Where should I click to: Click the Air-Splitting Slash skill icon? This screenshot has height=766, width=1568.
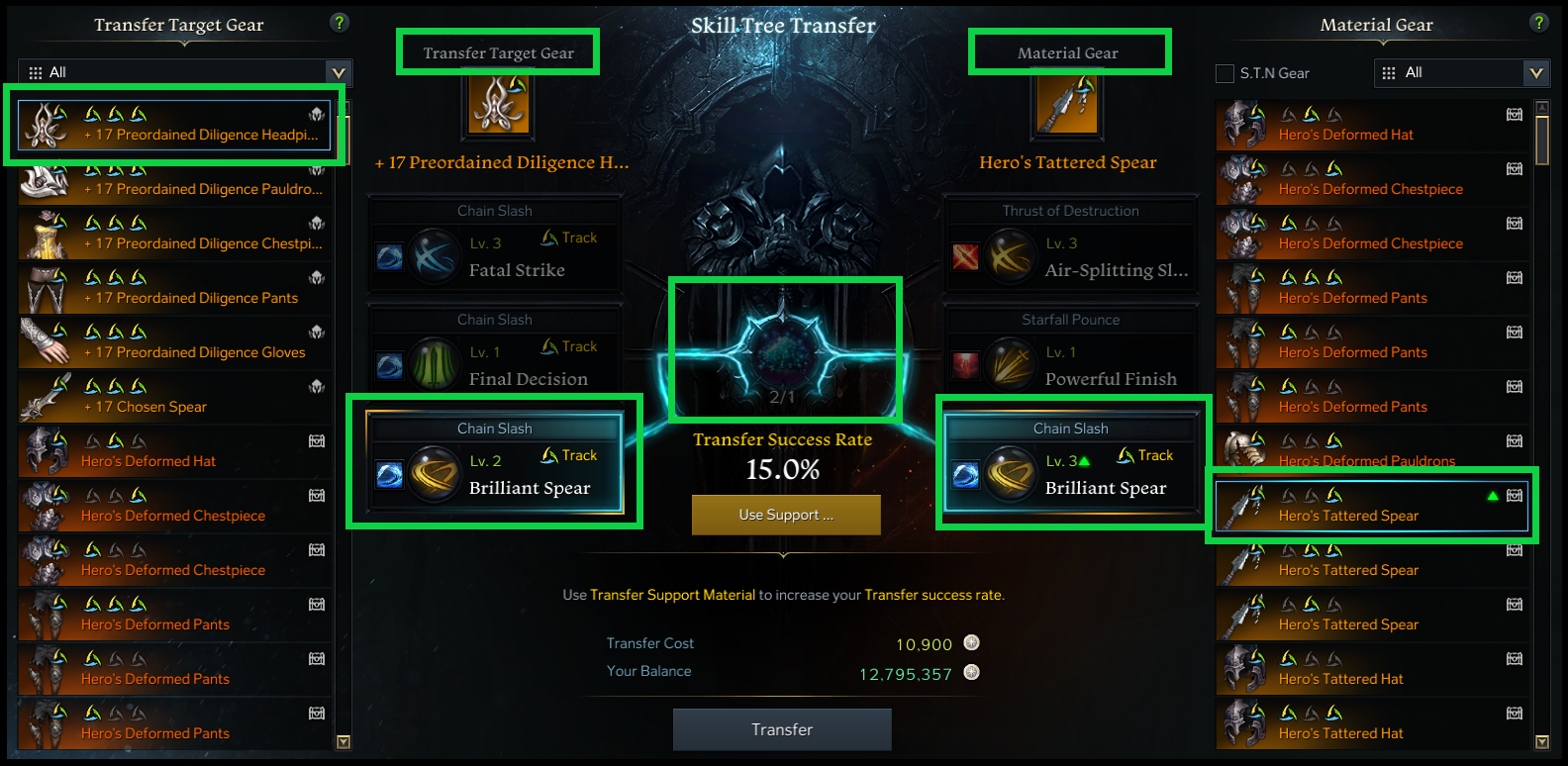click(1011, 255)
